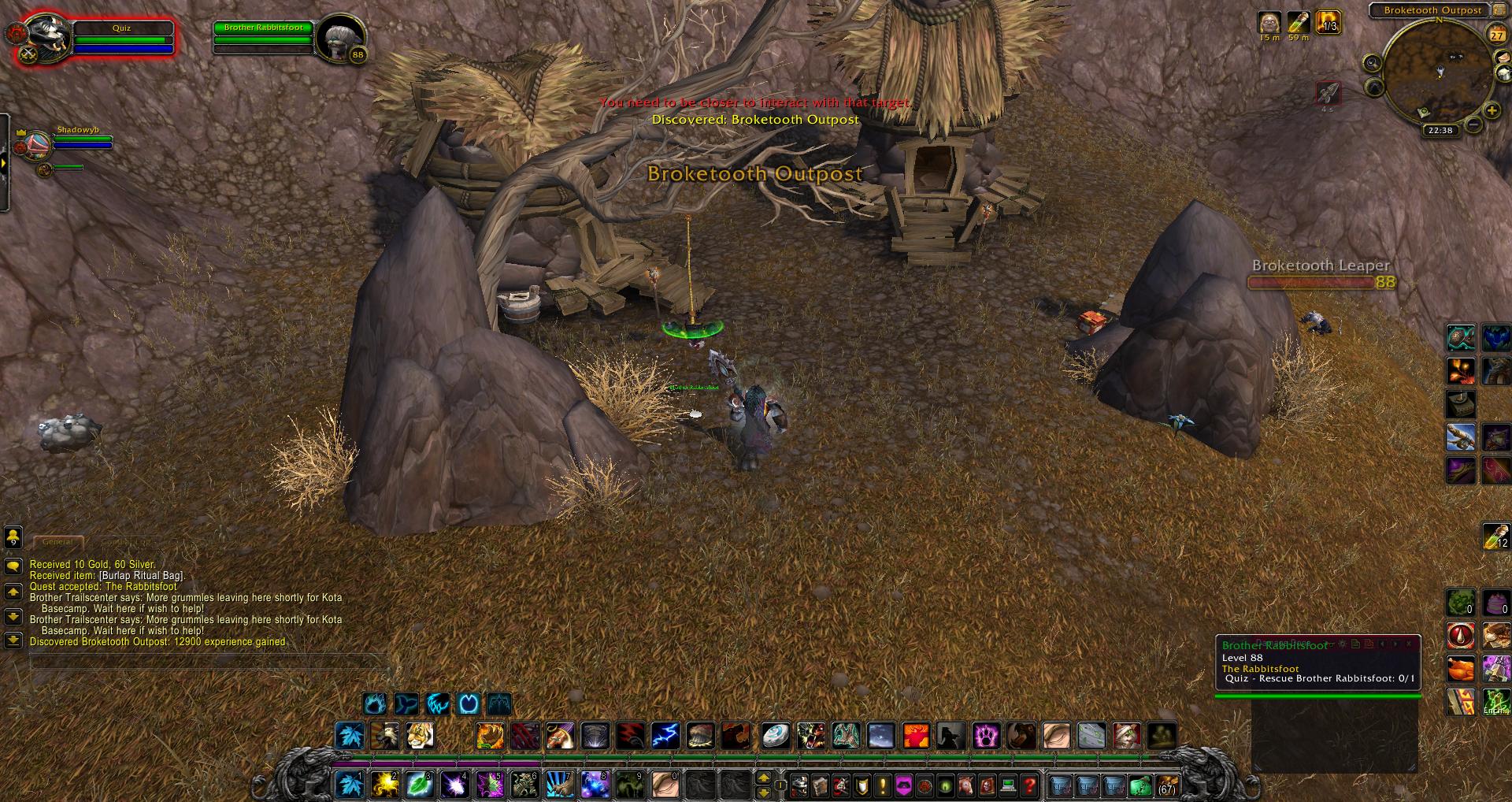Zoom out the minimap with minus button
The height and width of the screenshot is (802, 1512).
[1473, 124]
